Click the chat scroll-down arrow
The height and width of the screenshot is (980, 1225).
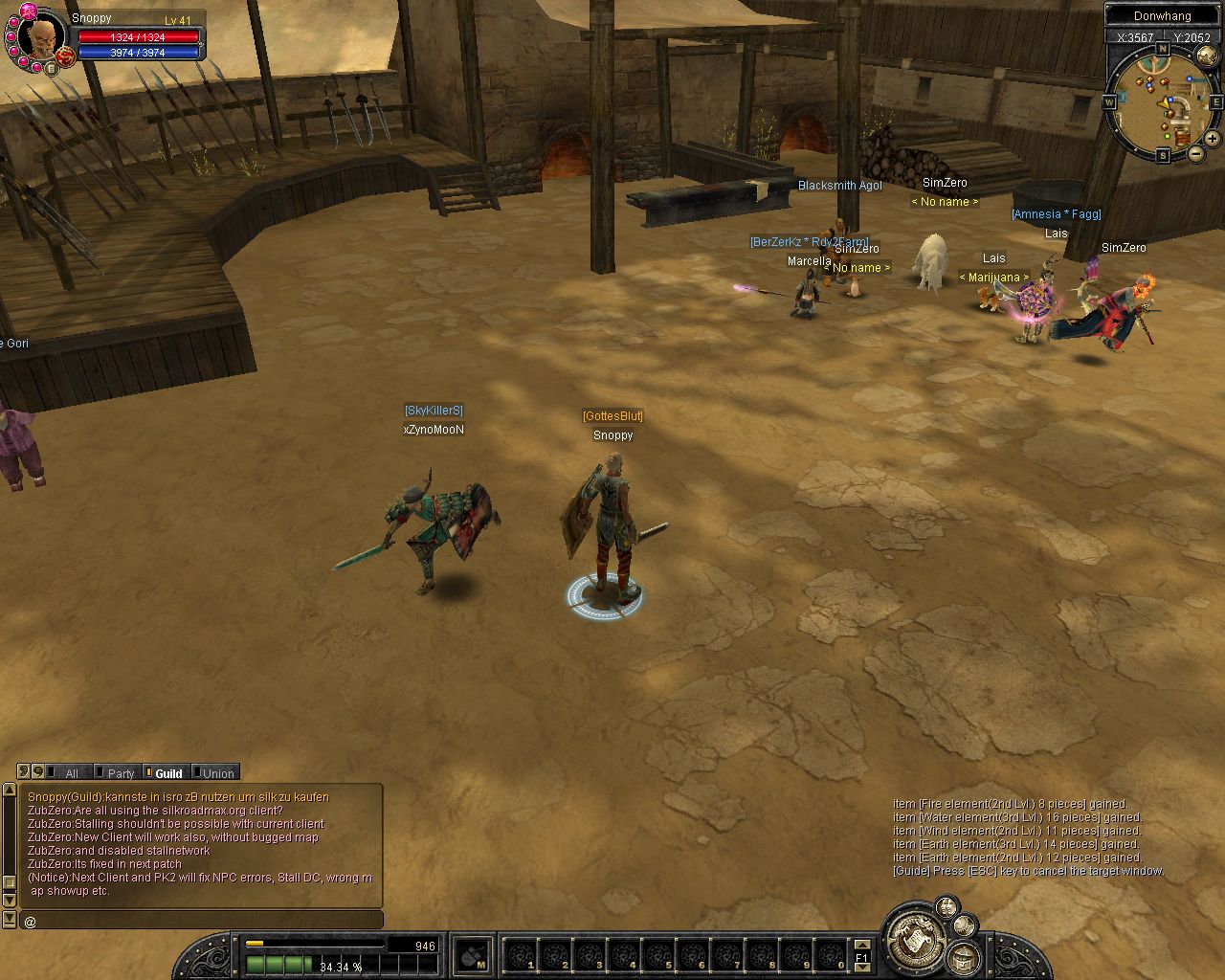[x=10, y=901]
